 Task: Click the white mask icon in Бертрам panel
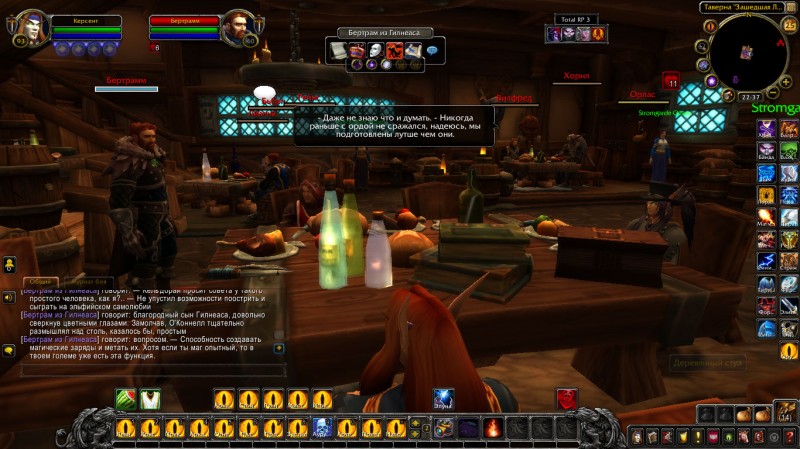pos(375,50)
